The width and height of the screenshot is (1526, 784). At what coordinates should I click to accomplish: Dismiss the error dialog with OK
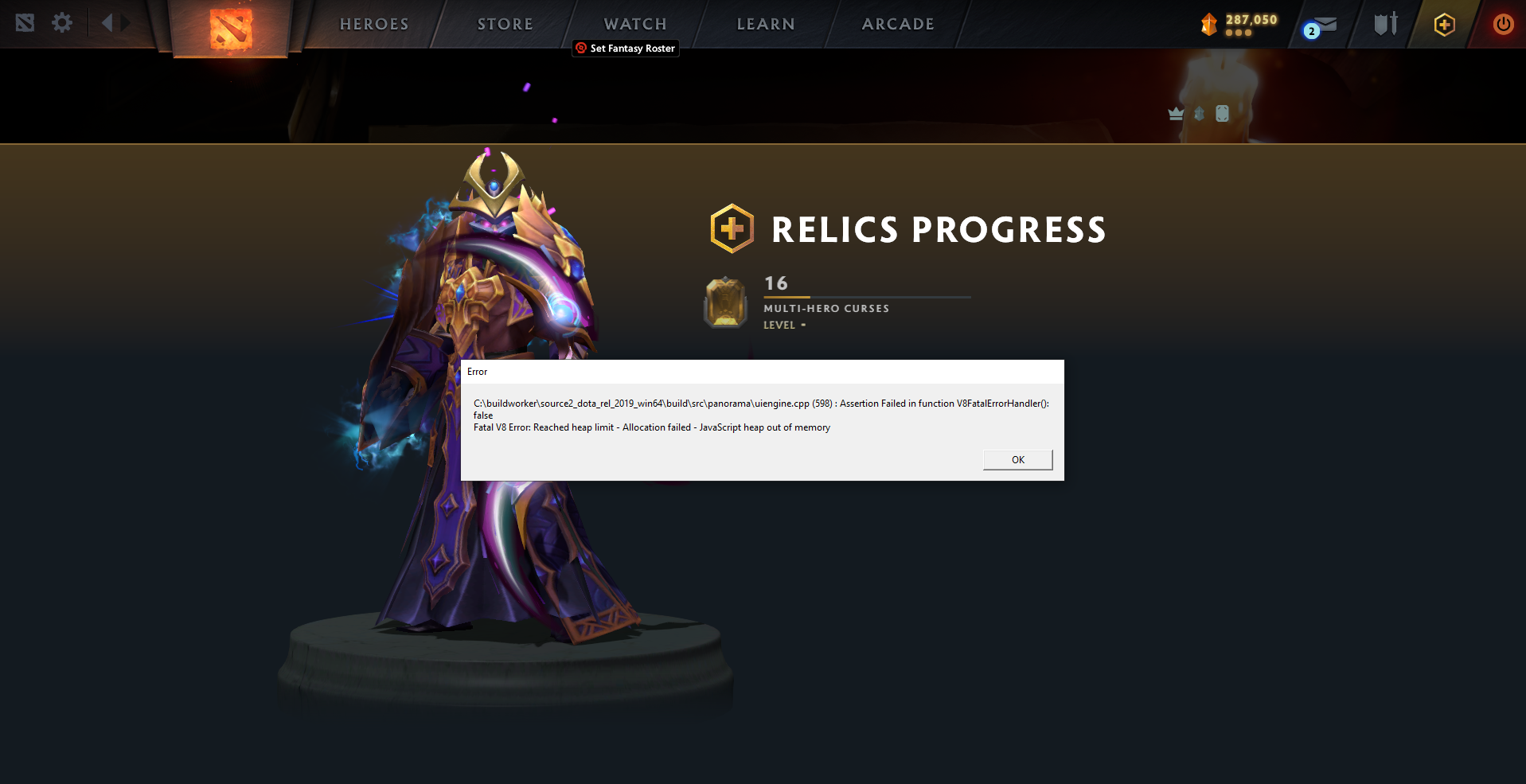[x=1017, y=459]
